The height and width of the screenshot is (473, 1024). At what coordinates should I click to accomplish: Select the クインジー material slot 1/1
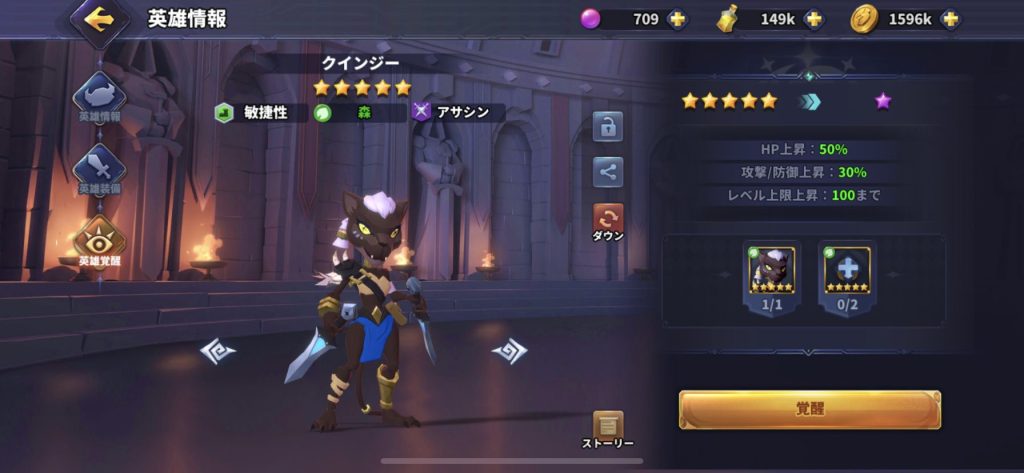coord(771,271)
